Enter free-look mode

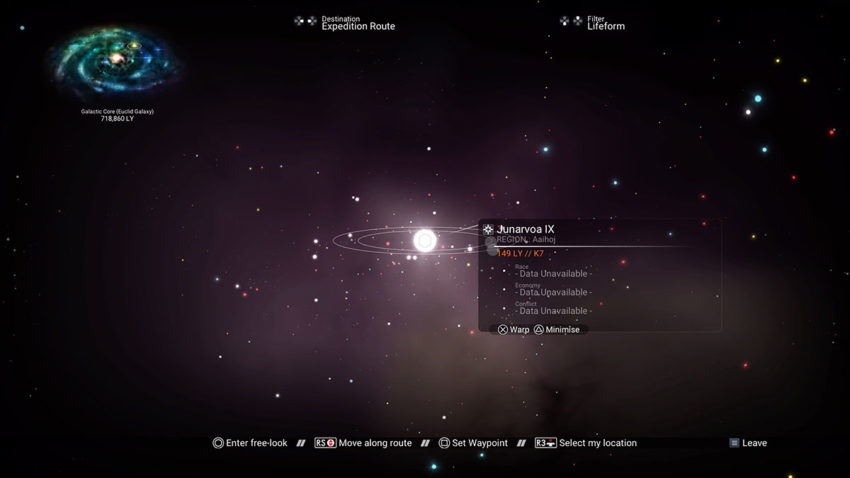pyautogui.click(x=250, y=443)
